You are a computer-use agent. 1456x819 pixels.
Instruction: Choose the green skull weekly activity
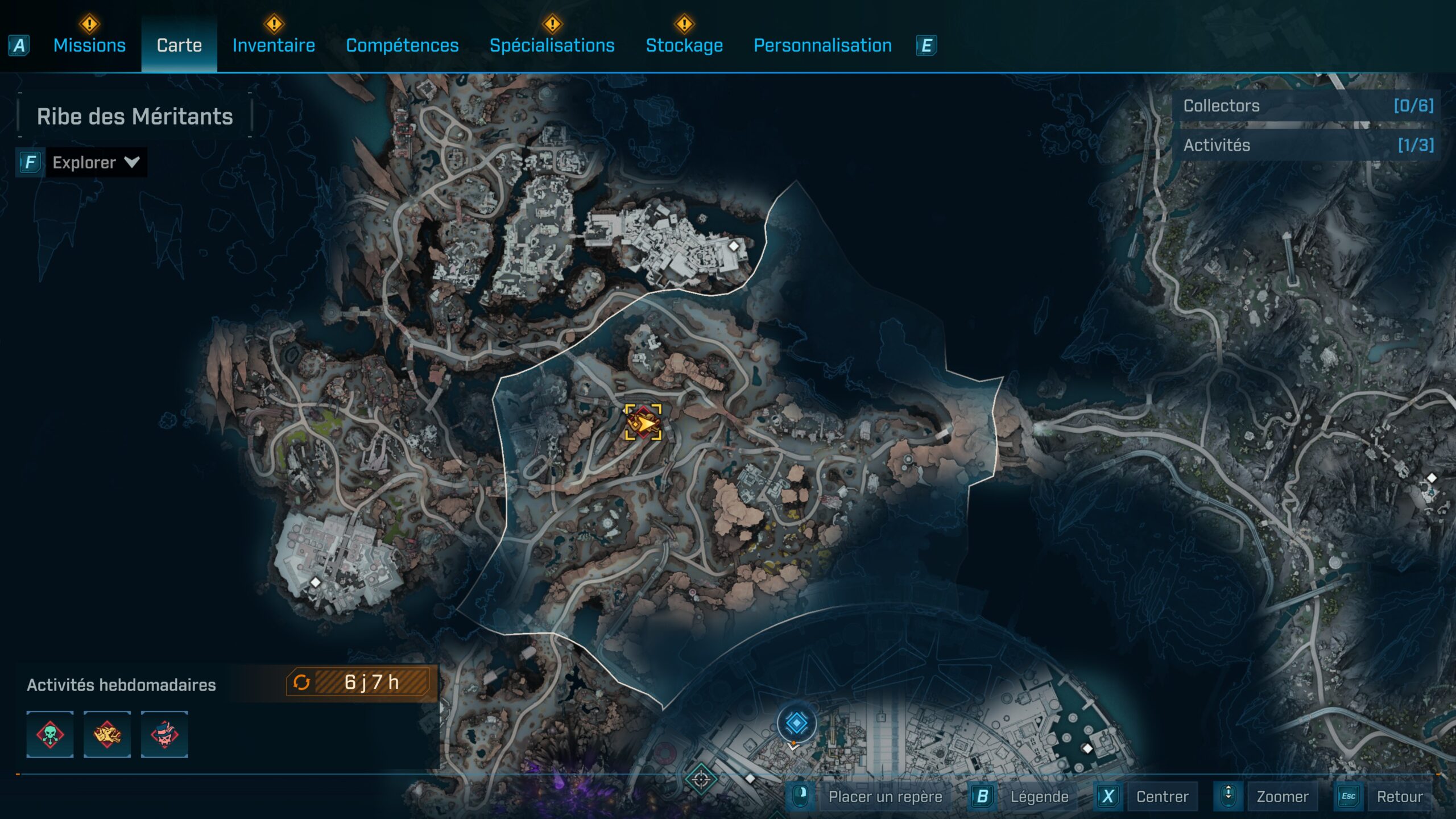50,734
